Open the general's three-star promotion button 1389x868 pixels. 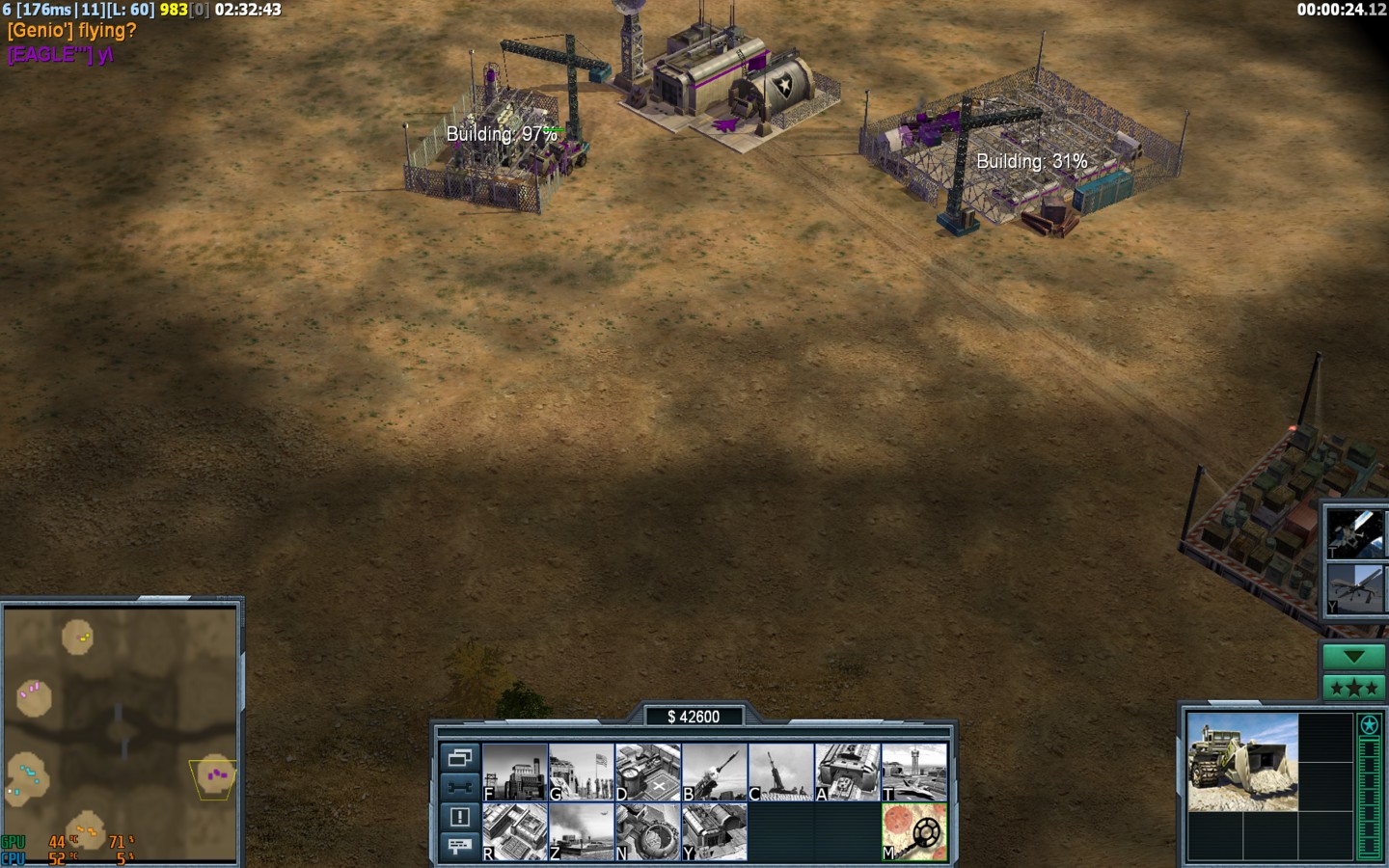1353,688
